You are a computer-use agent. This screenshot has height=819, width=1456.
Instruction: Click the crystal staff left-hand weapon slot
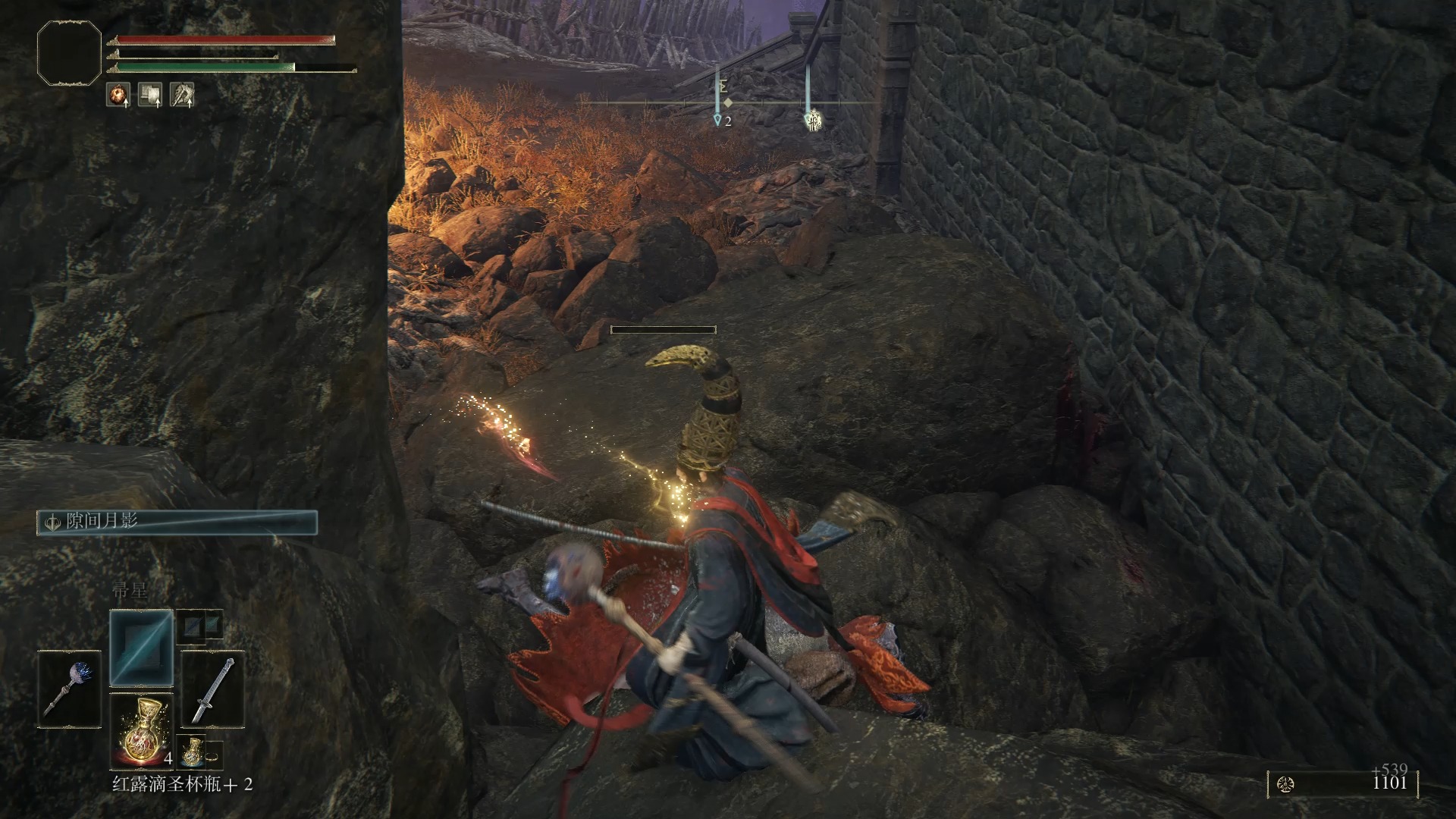70,689
